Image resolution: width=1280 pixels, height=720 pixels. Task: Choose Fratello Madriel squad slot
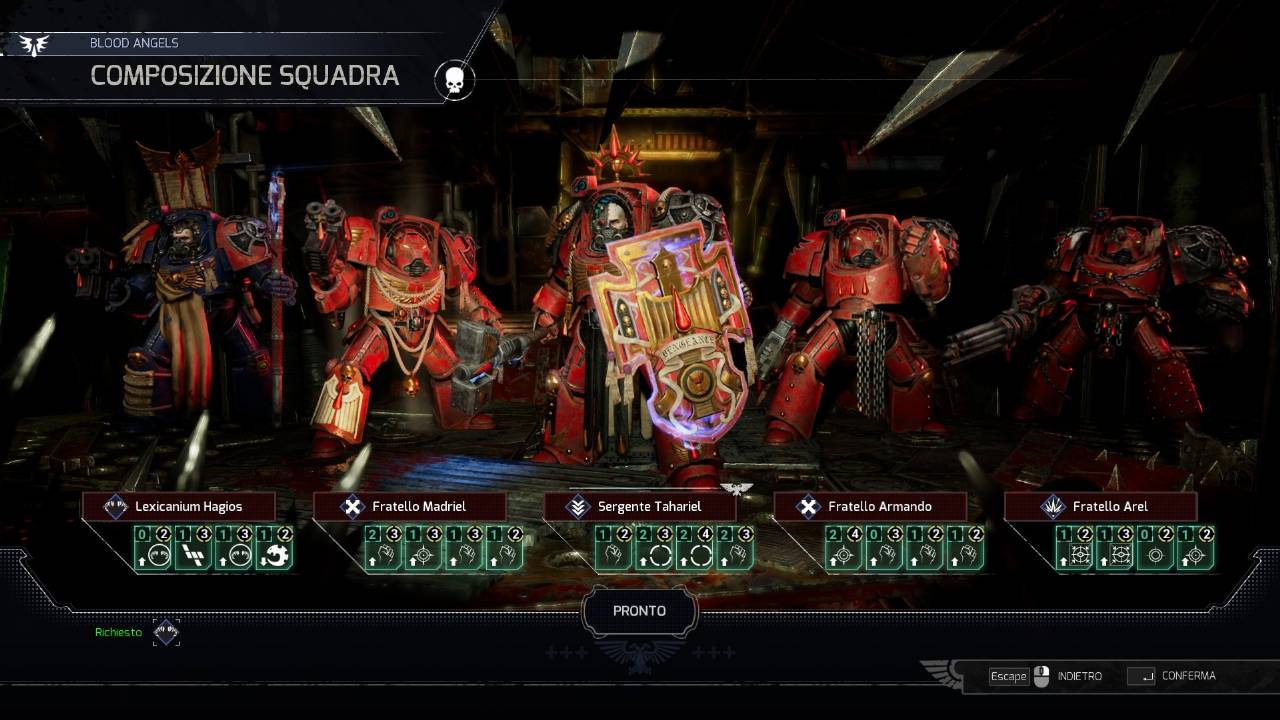point(408,506)
